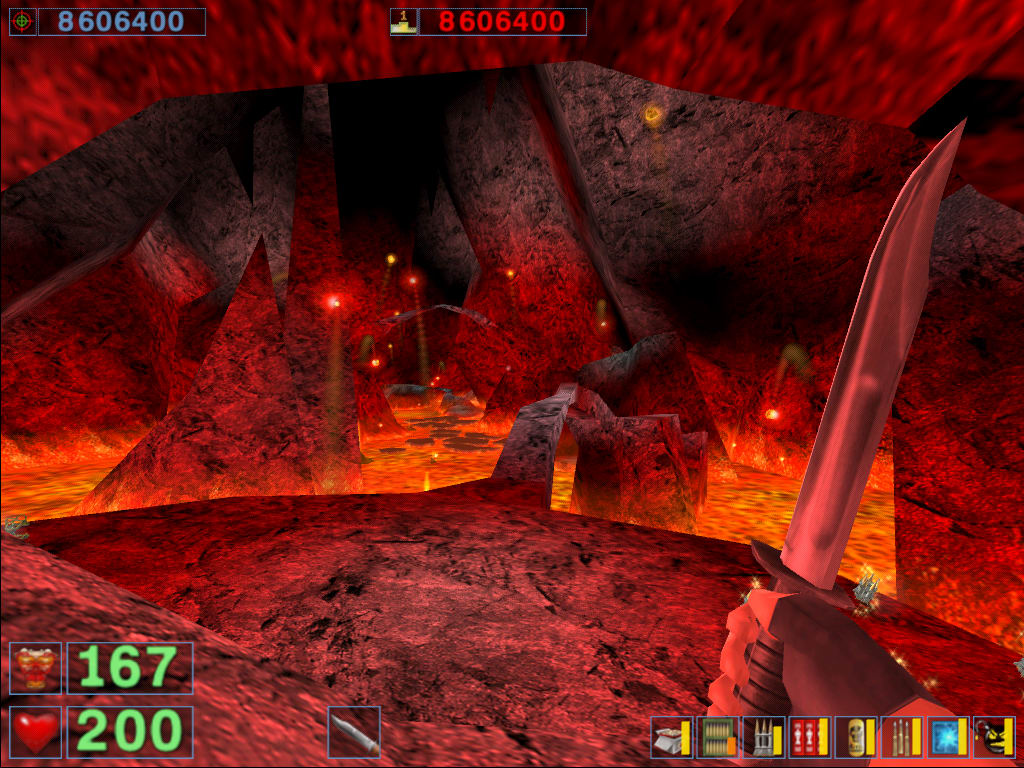This screenshot has width=1024, height=768.
Task: Choose the rockets ammo icon
Action: tap(764, 738)
